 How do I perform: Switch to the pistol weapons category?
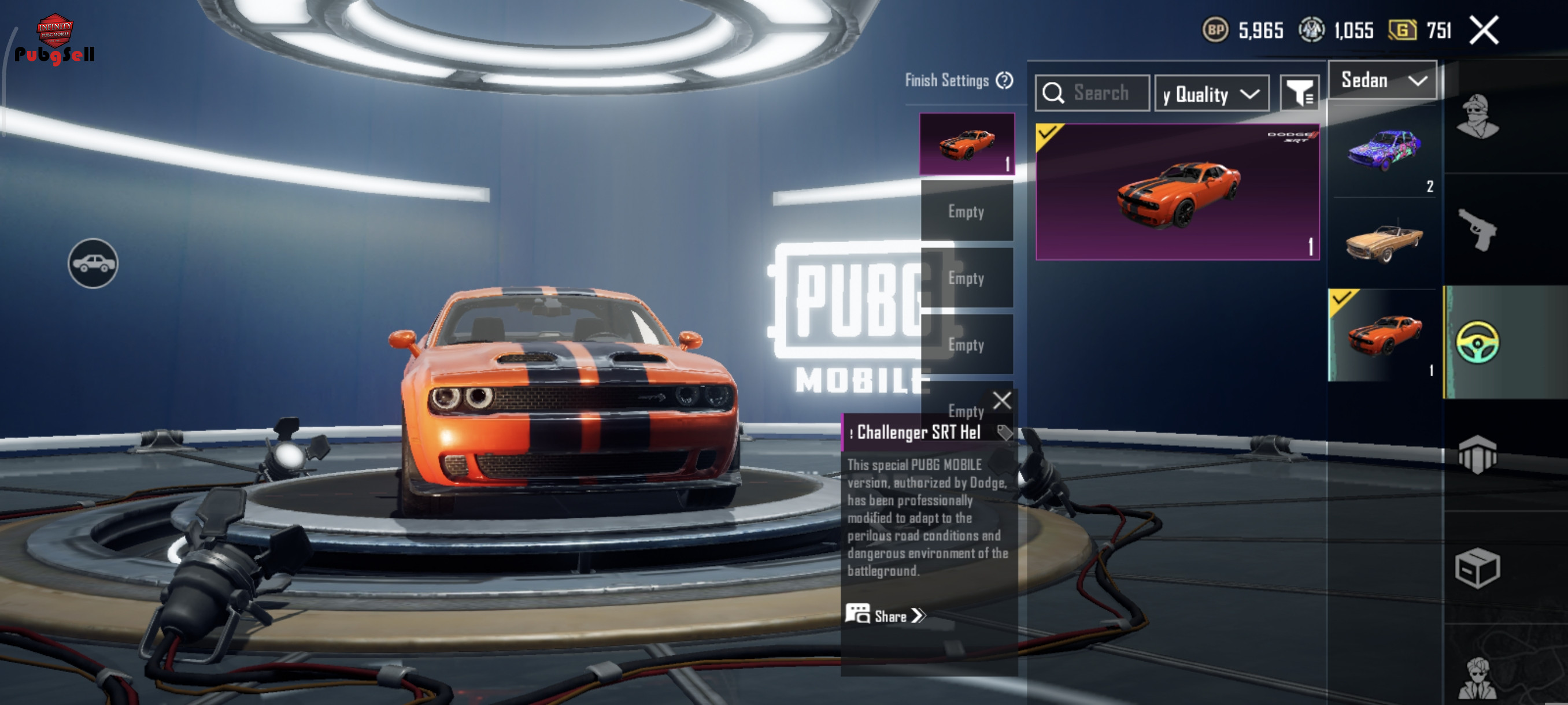point(1477,229)
